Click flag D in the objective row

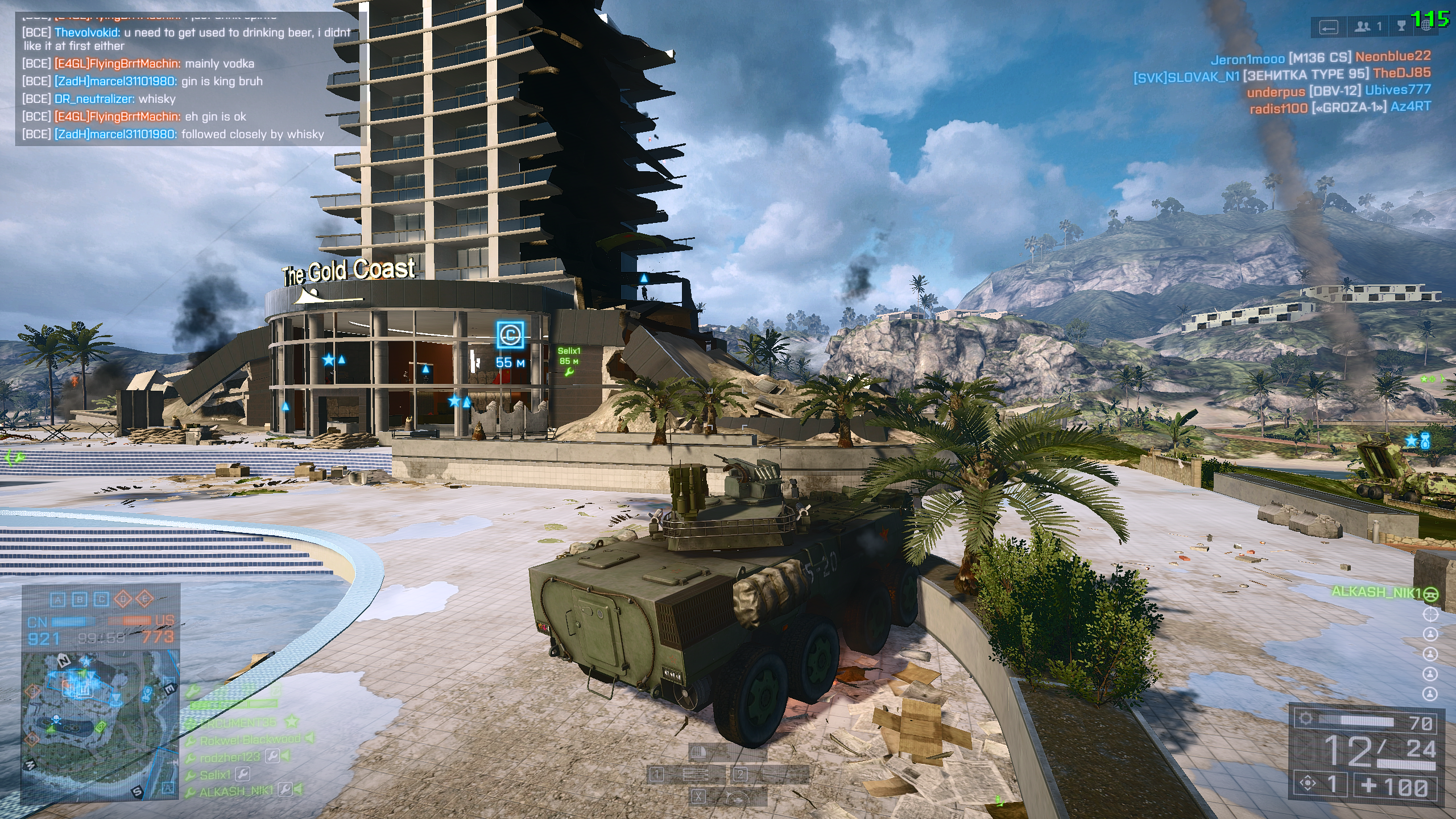tap(123, 599)
